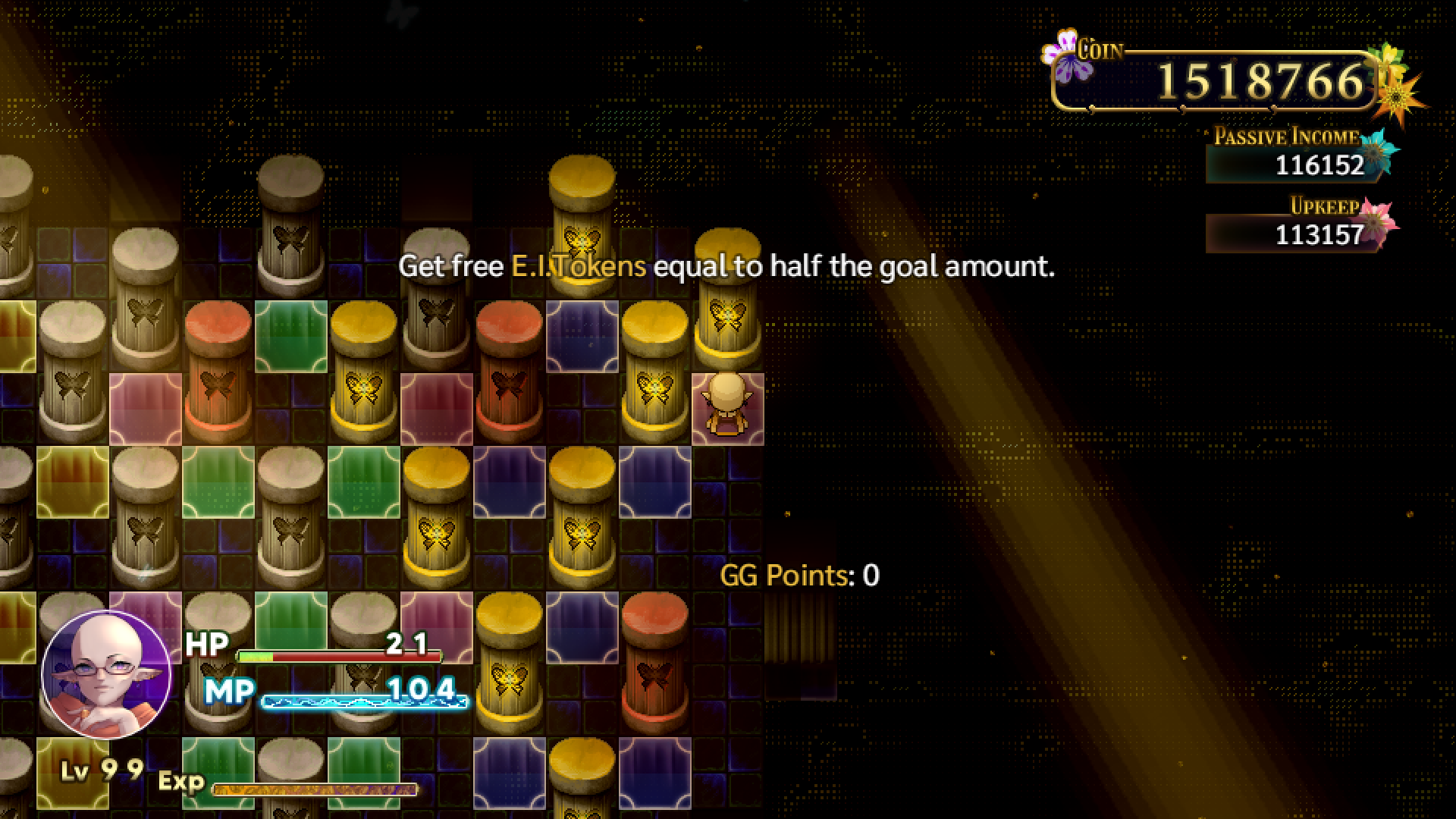The height and width of the screenshot is (819, 1456).
Task: Click the highlighted E.I.Tokens link
Action: click(578, 267)
